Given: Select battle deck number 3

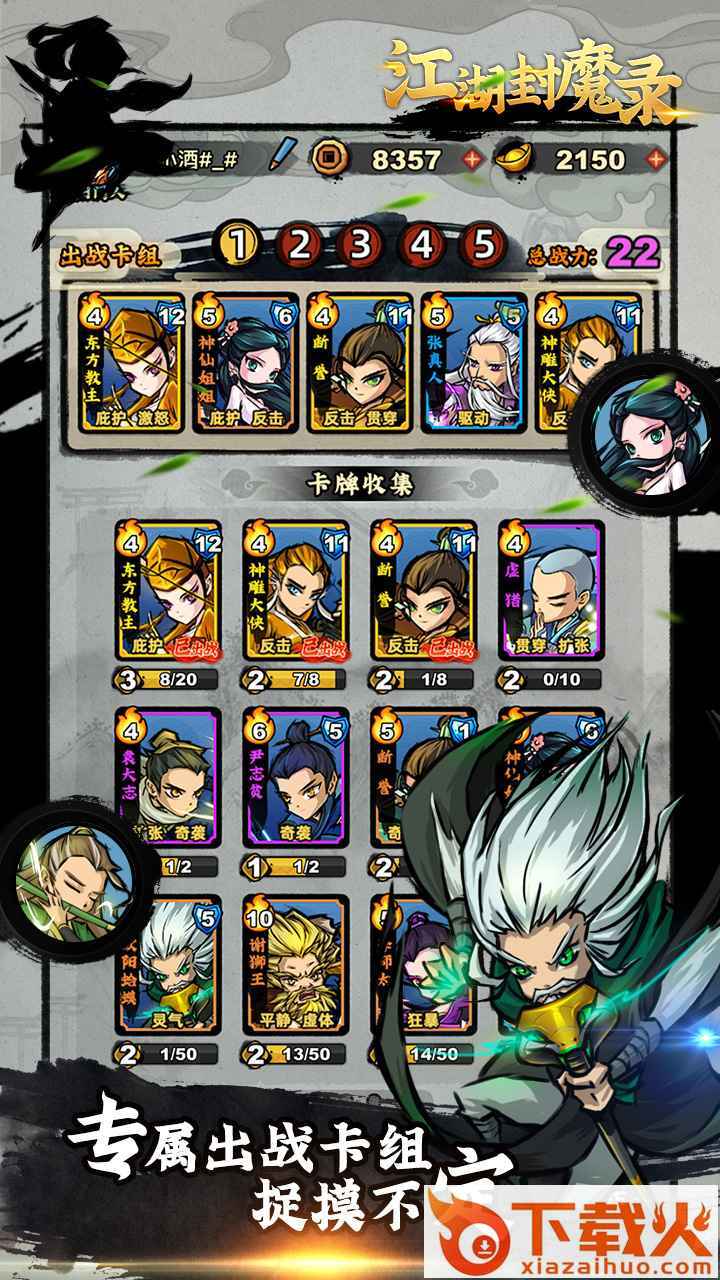Looking at the screenshot, I should pos(361,244).
